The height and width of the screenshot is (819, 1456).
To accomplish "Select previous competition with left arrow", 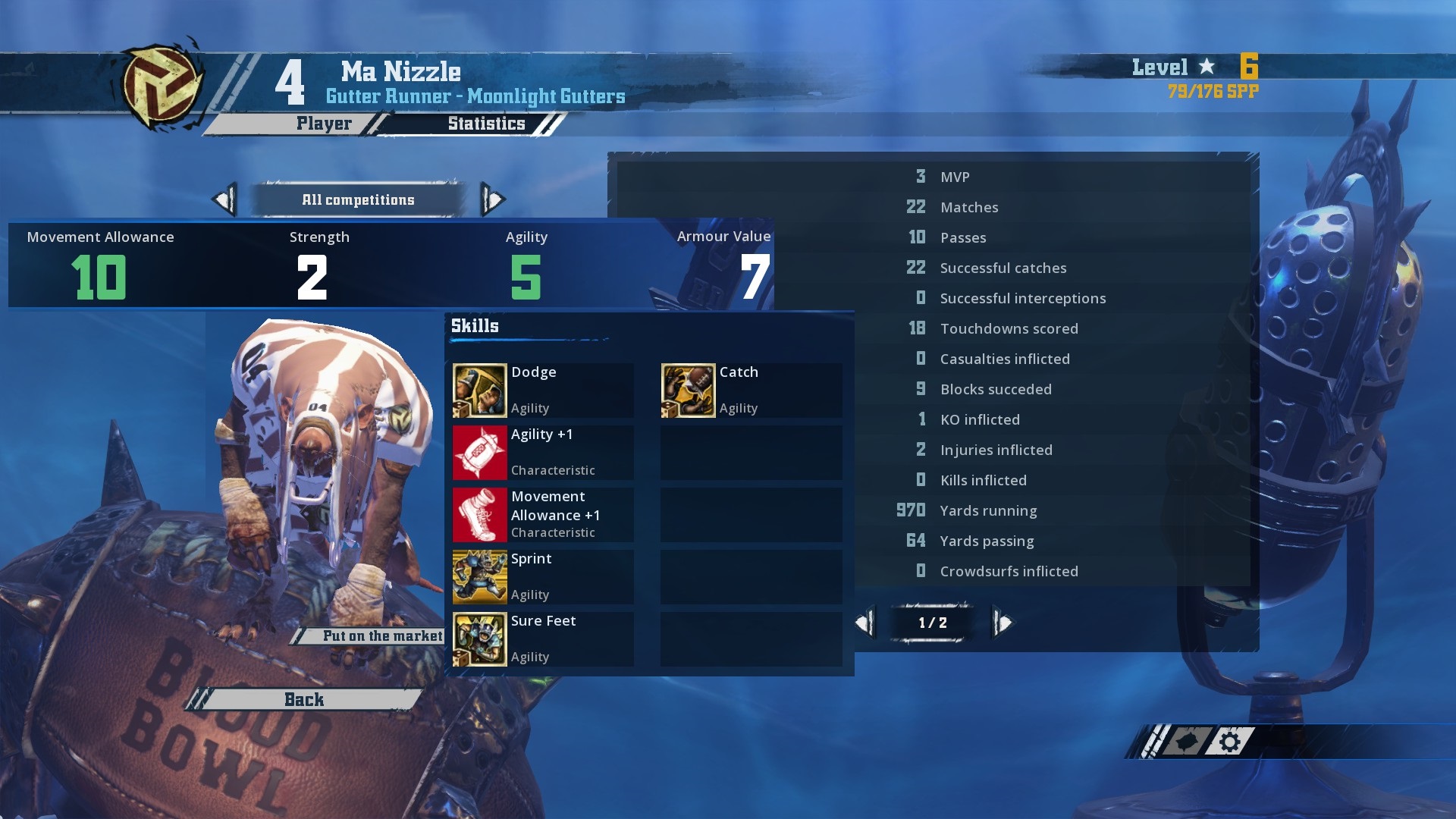I will [224, 200].
